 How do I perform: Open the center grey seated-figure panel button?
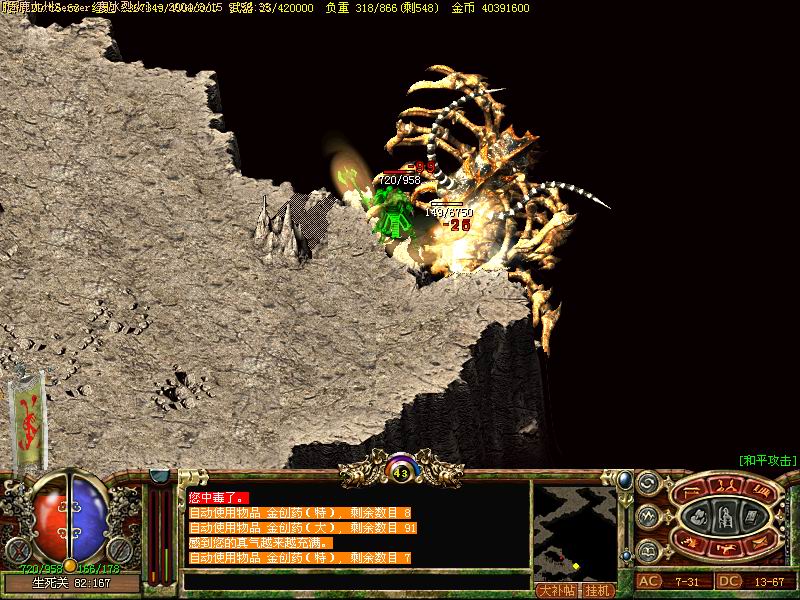[x=724, y=517]
